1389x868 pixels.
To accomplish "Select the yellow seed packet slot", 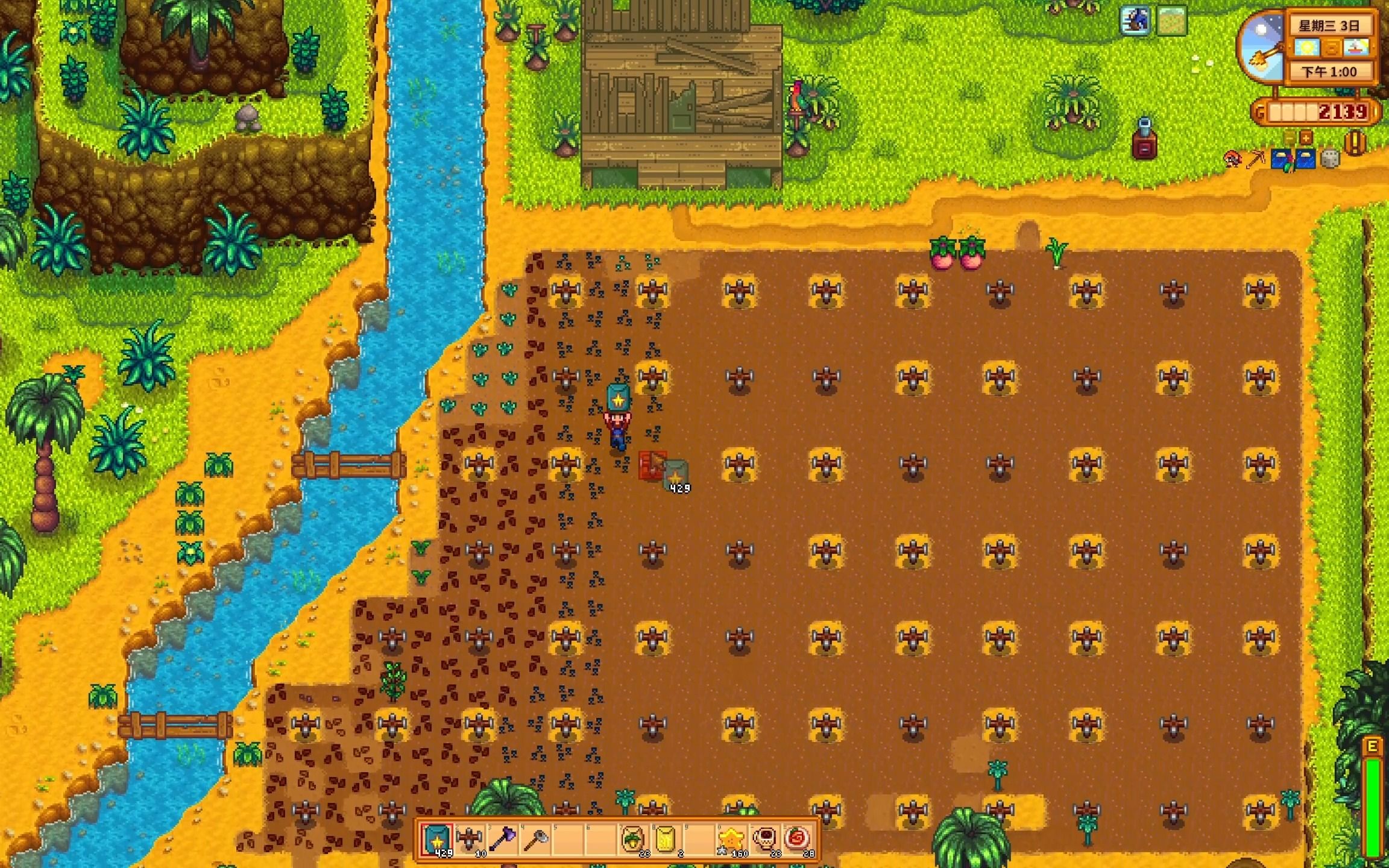I will [666, 838].
